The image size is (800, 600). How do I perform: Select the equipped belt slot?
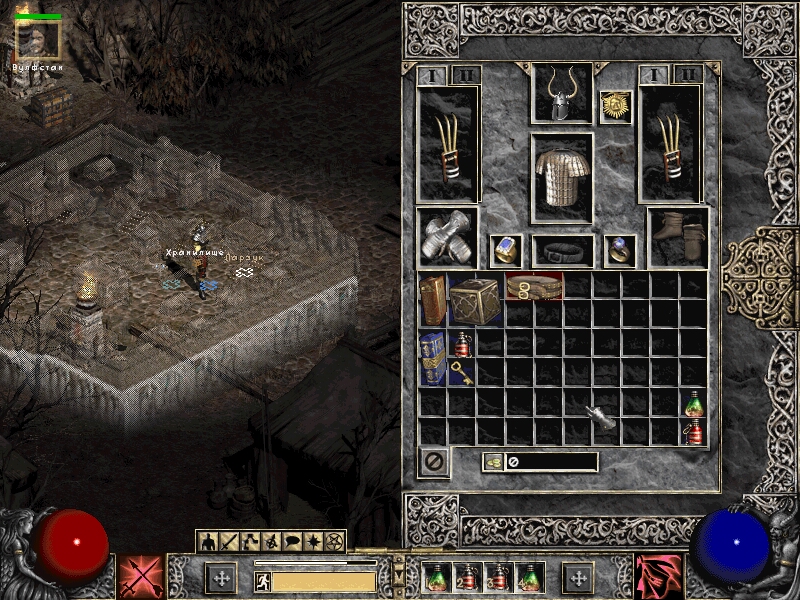[562, 250]
